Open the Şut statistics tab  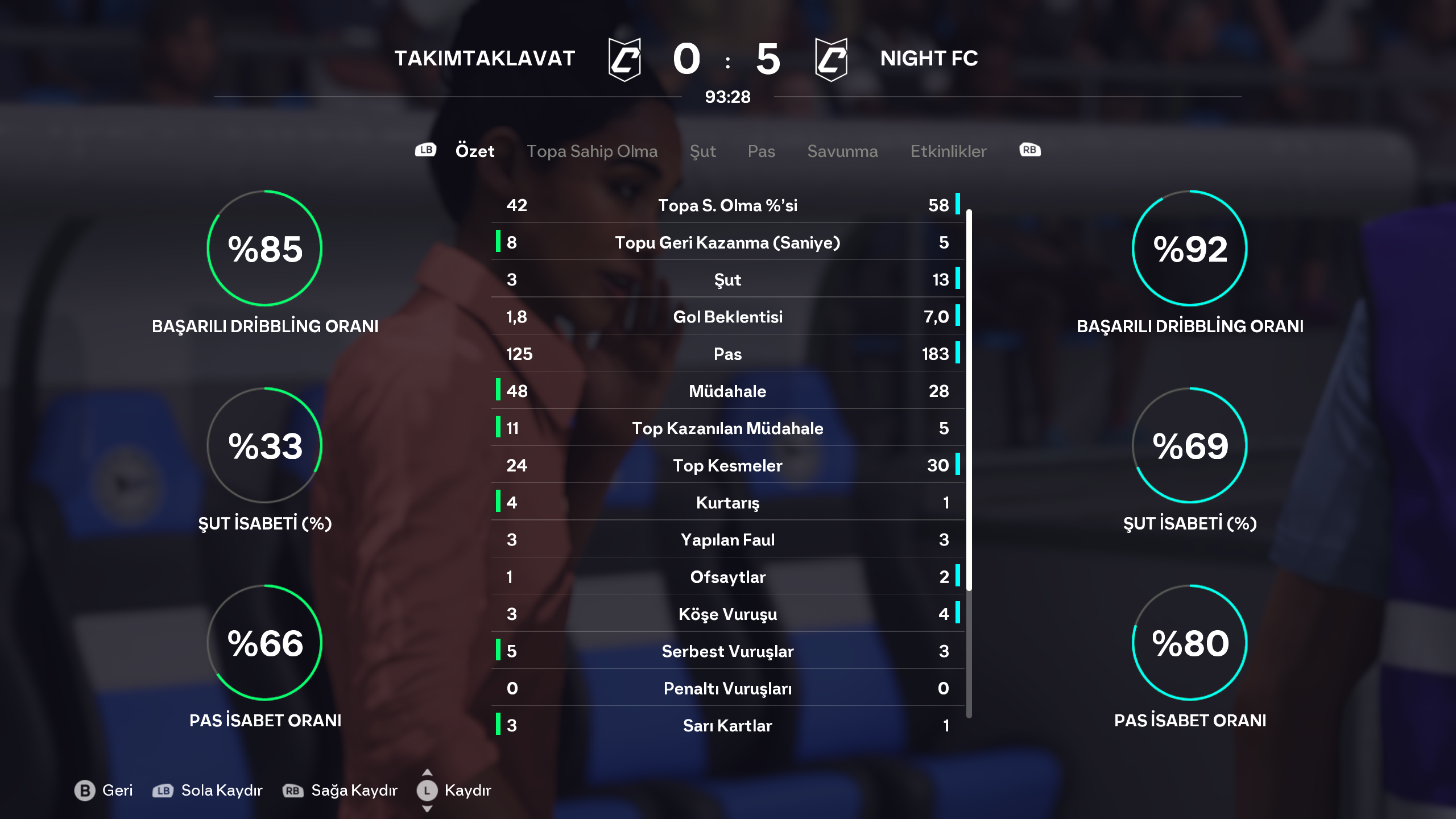(x=702, y=151)
